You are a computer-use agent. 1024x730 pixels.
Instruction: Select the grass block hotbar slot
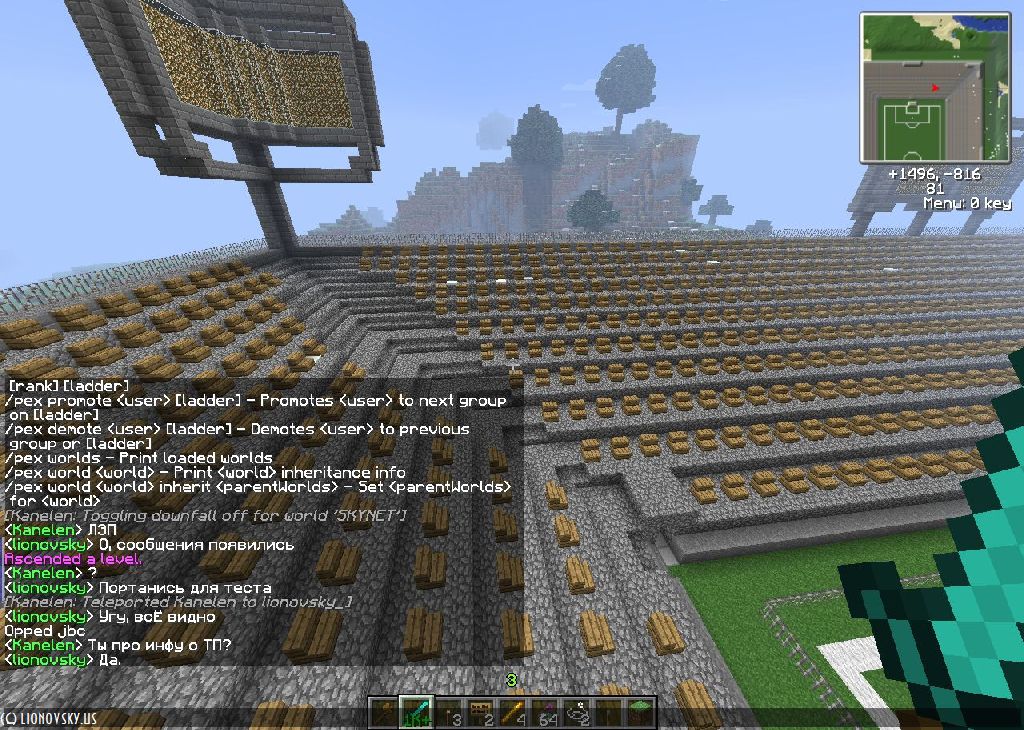[641, 712]
